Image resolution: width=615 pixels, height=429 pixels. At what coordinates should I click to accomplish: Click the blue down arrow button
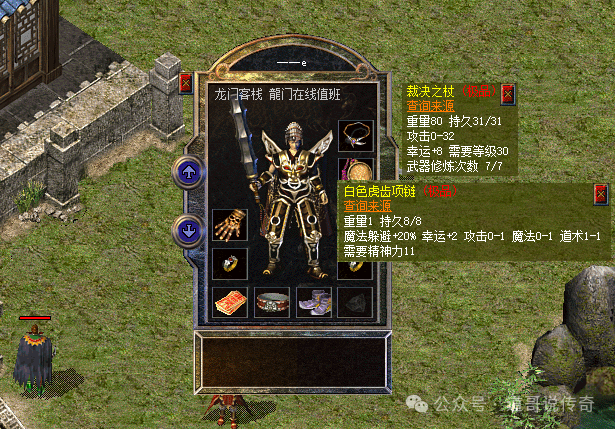click(x=188, y=229)
